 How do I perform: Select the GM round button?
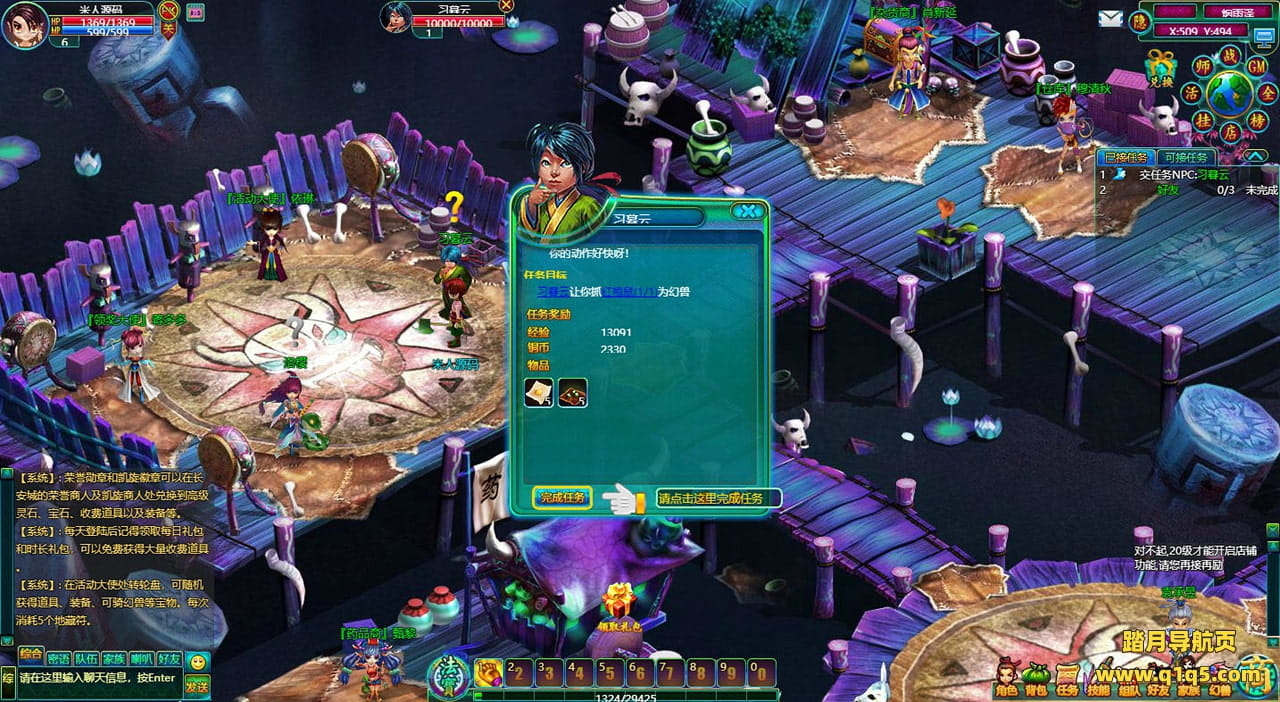tap(1257, 64)
